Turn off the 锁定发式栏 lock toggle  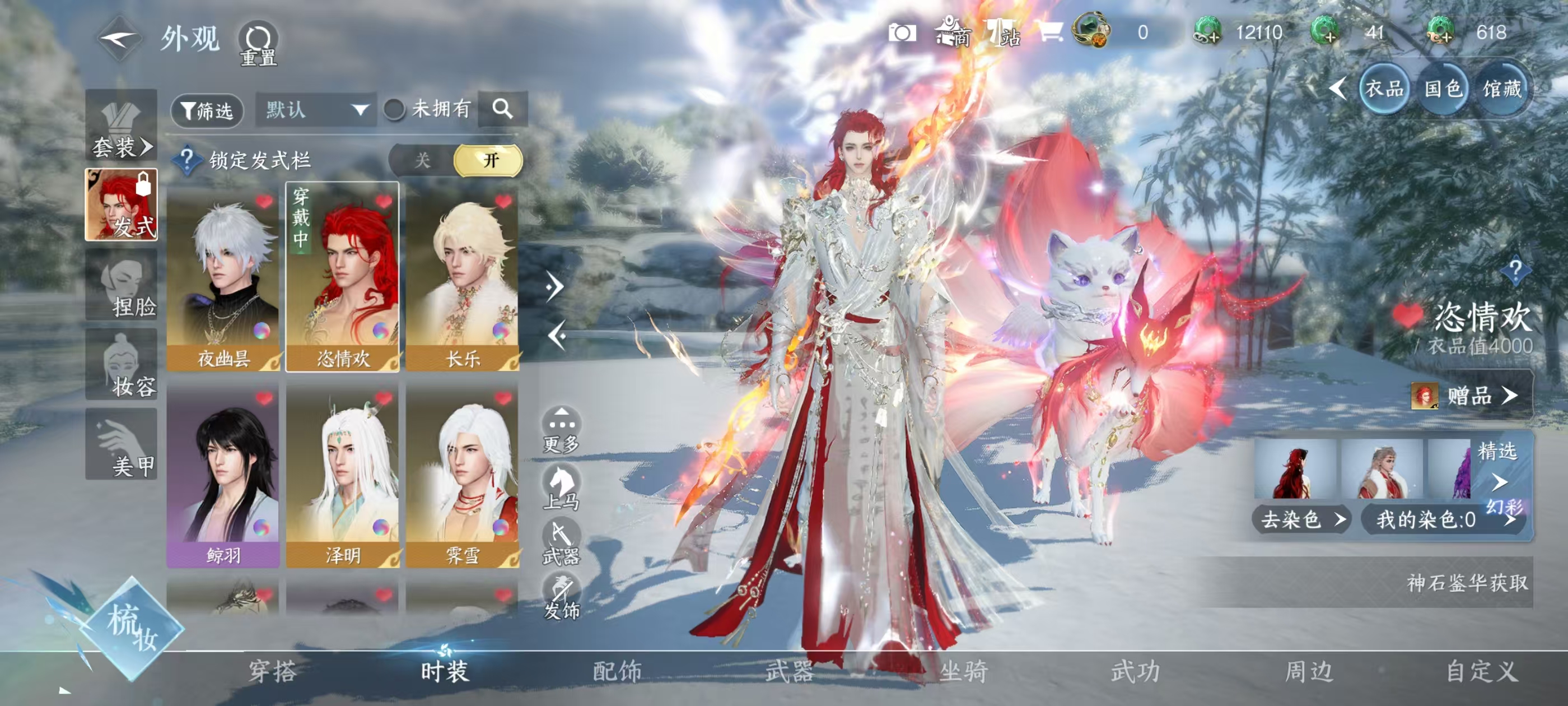pyautogui.click(x=422, y=160)
